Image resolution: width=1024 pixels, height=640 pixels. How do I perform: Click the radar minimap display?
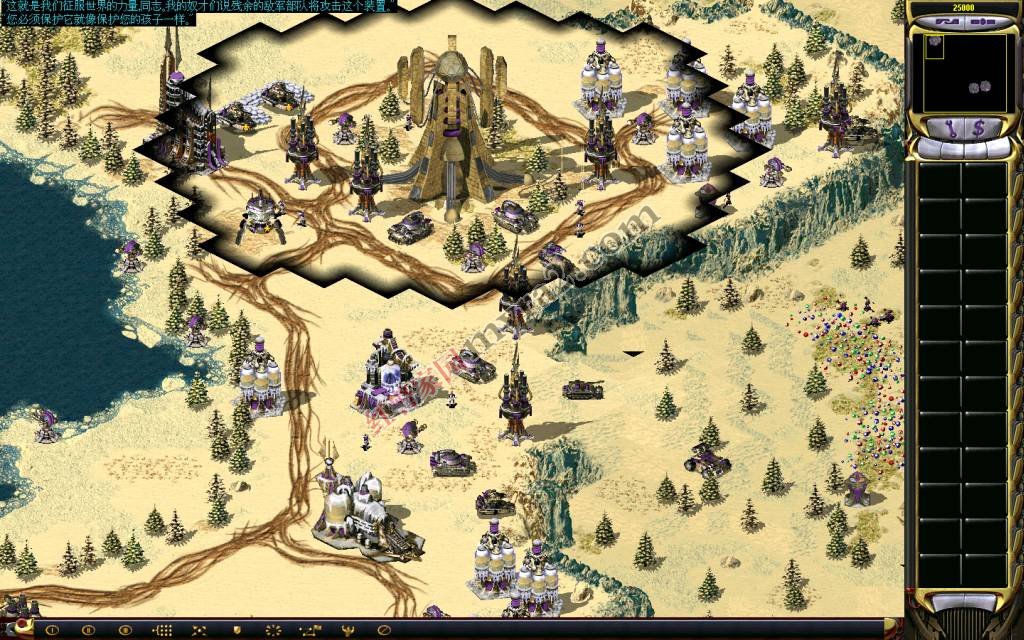(x=964, y=72)
